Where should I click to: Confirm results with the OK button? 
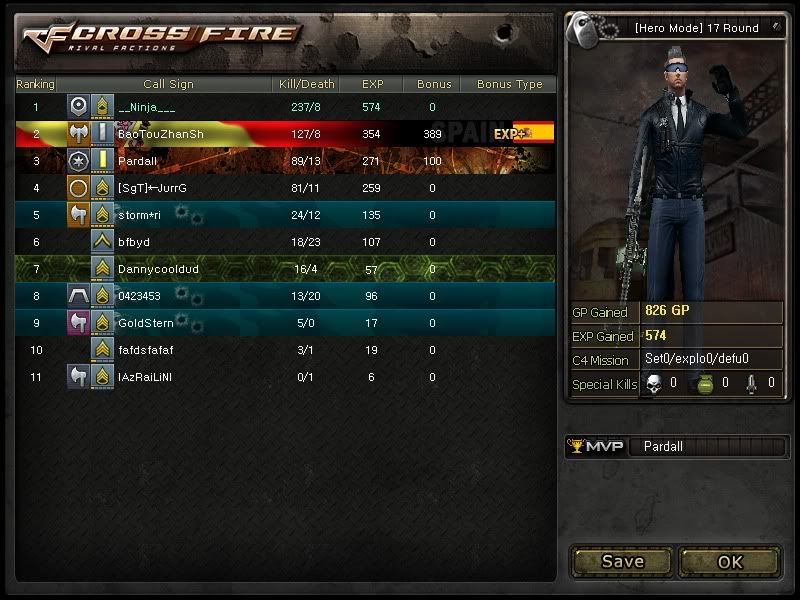pos(730,561)
